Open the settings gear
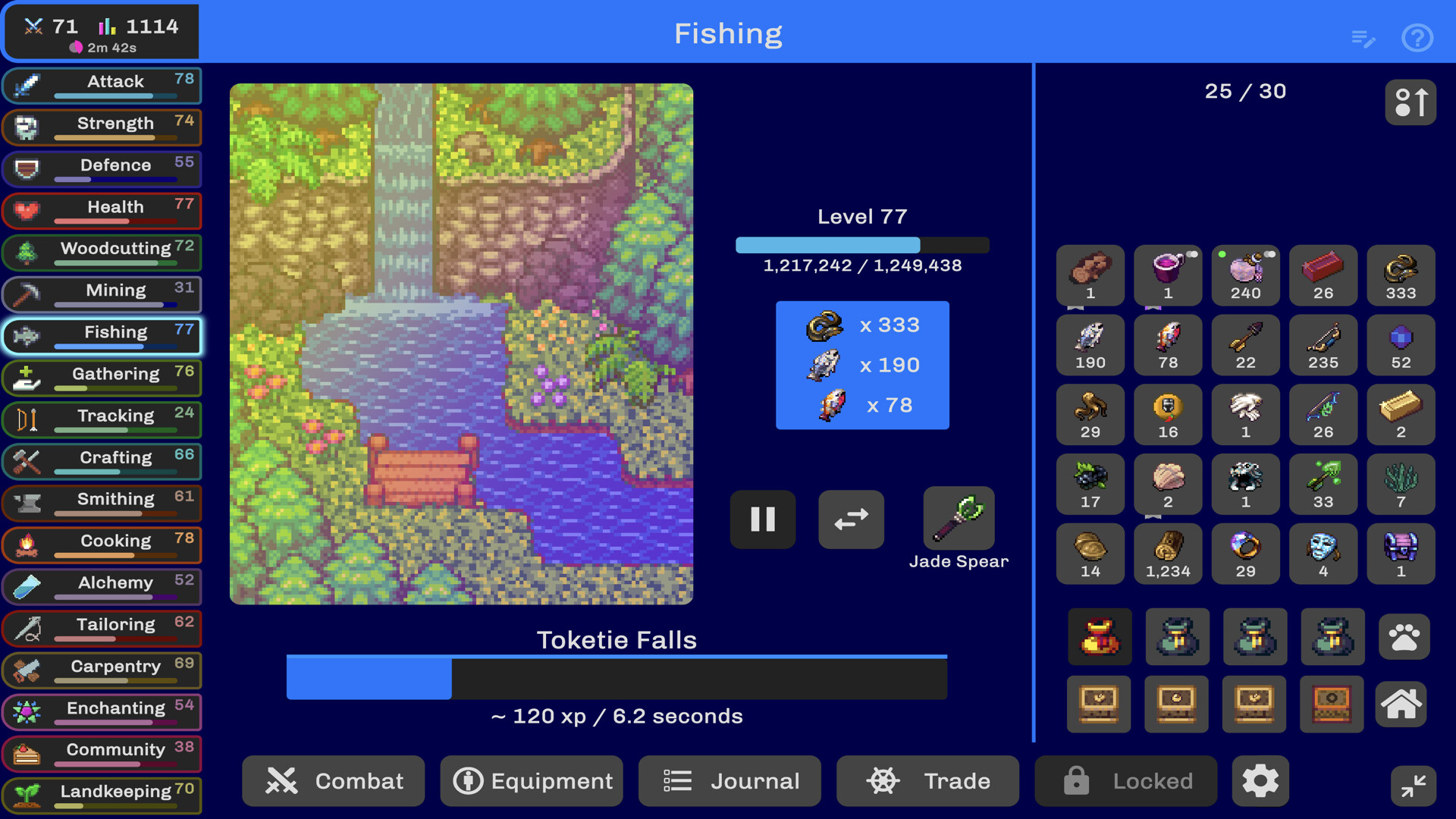Image resolution: width=1456 pixels, height=819 pixels. click(1261, 781)
